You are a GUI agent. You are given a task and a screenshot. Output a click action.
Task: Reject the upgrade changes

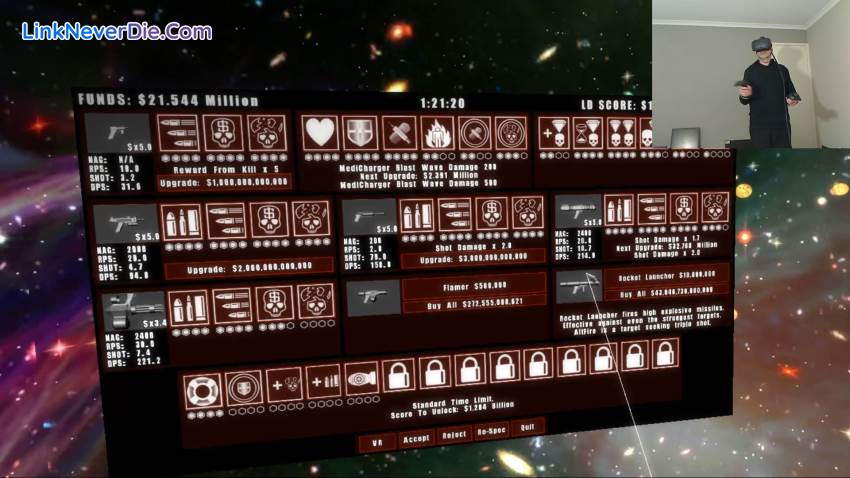tap(453, 436)
